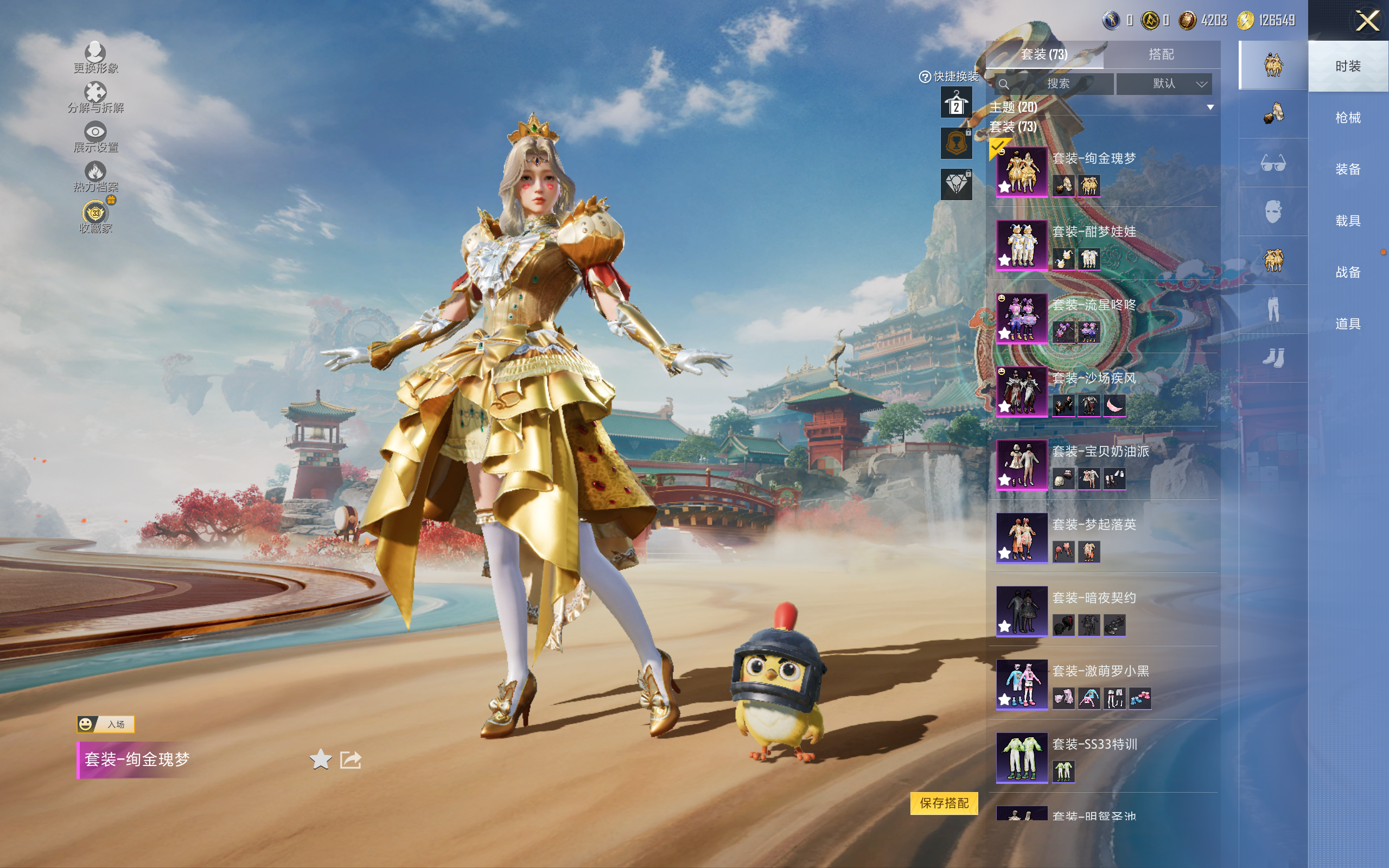Open 分解与拆解 dismantle menu
The width and height of the screenshot is (1389, 868).
(95, 97)
